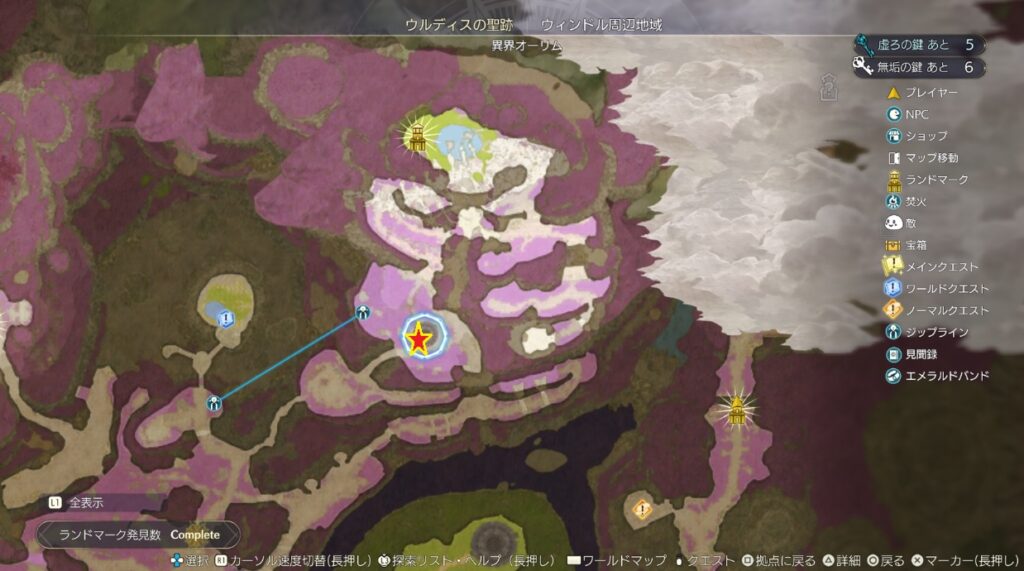Click the landmark marker beside the pale blue area
Image resolution: width=1024 pixels, height=571 pixels.
(x=417, y=136)
